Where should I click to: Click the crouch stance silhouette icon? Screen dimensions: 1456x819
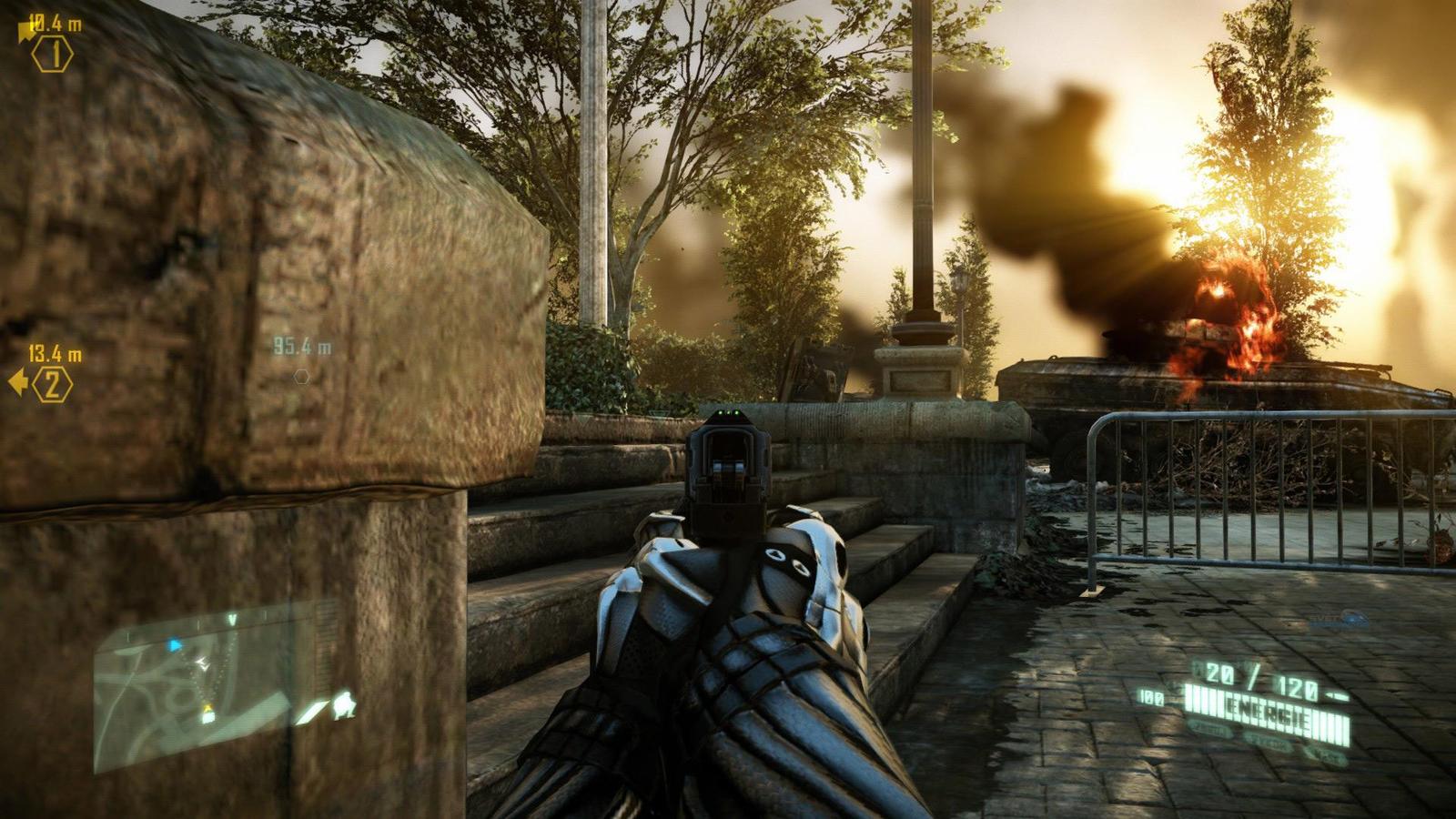click(342, 703)
